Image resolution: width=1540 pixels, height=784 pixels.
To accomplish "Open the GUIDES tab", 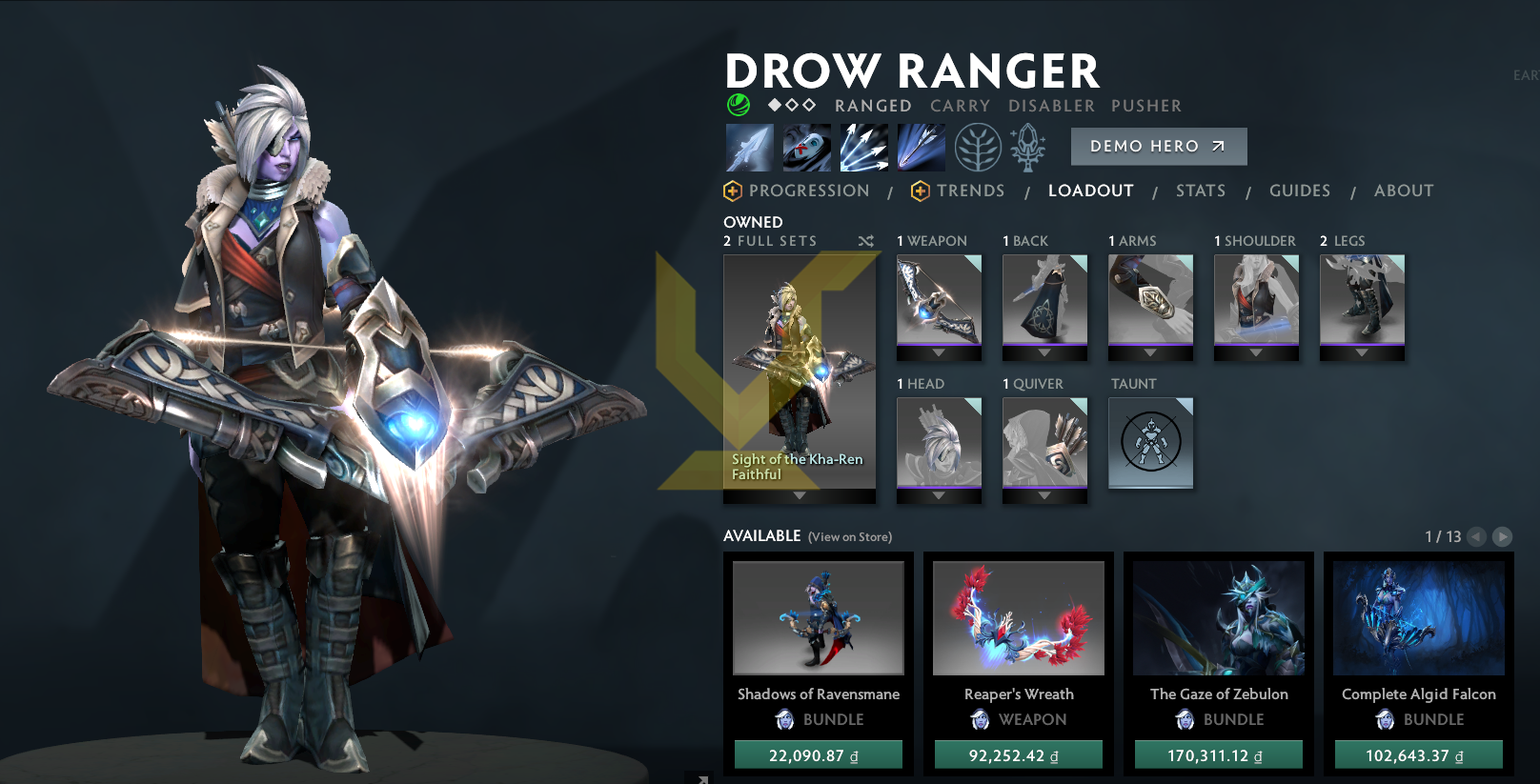I will tap(1300, 191).
